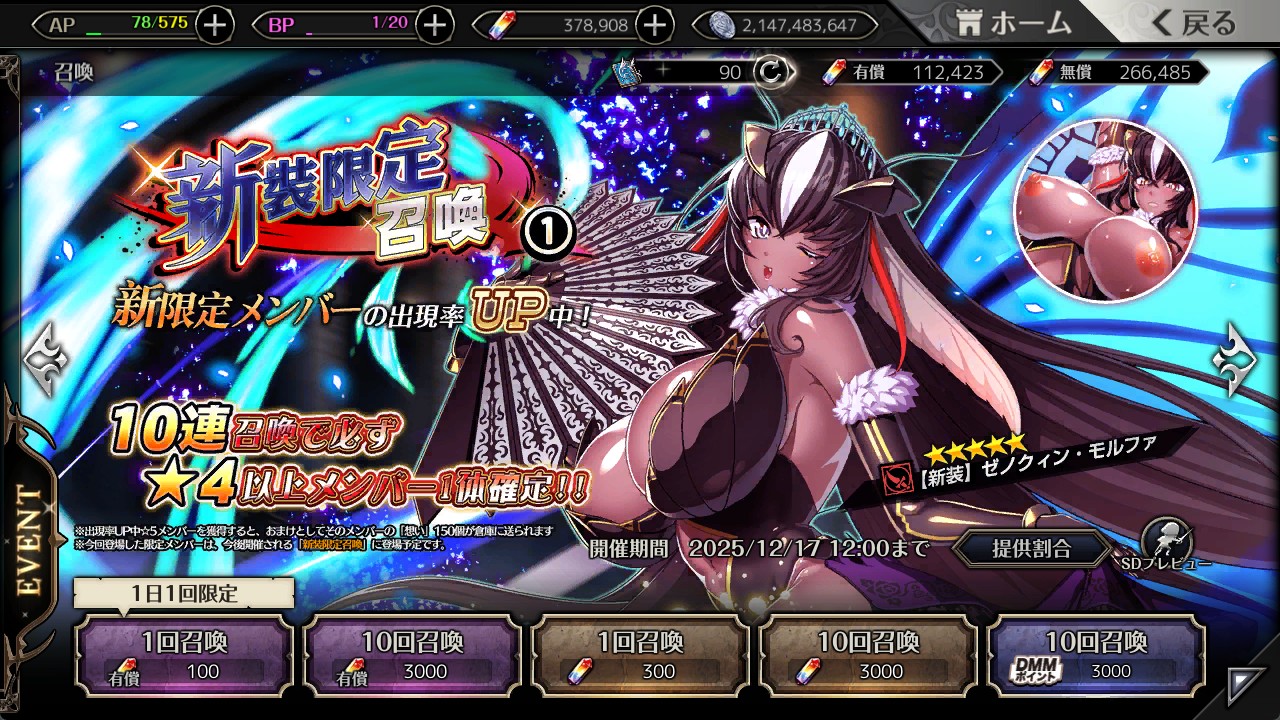Viewport: 1280px width, 720px height.
Task: Do 10回召喚 using 3000 DMM points
Action: 1096,655
